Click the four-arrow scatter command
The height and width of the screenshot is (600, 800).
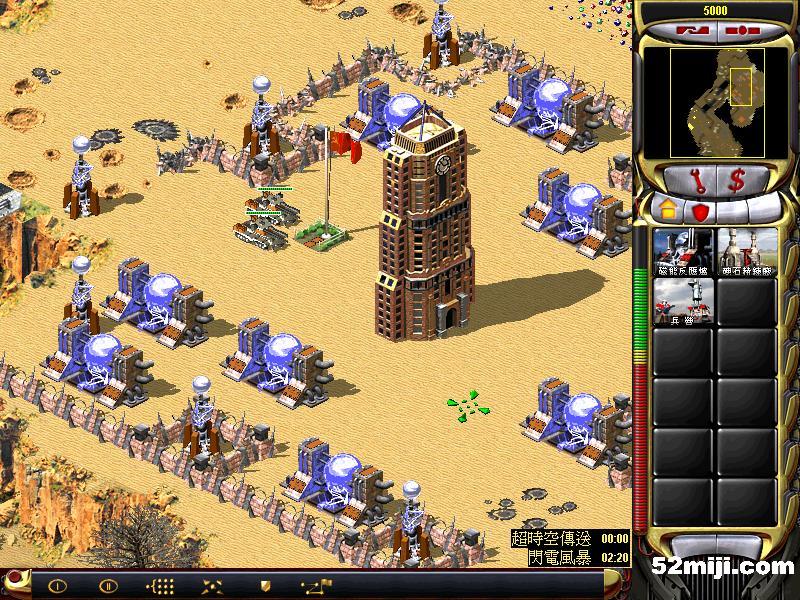212,585
